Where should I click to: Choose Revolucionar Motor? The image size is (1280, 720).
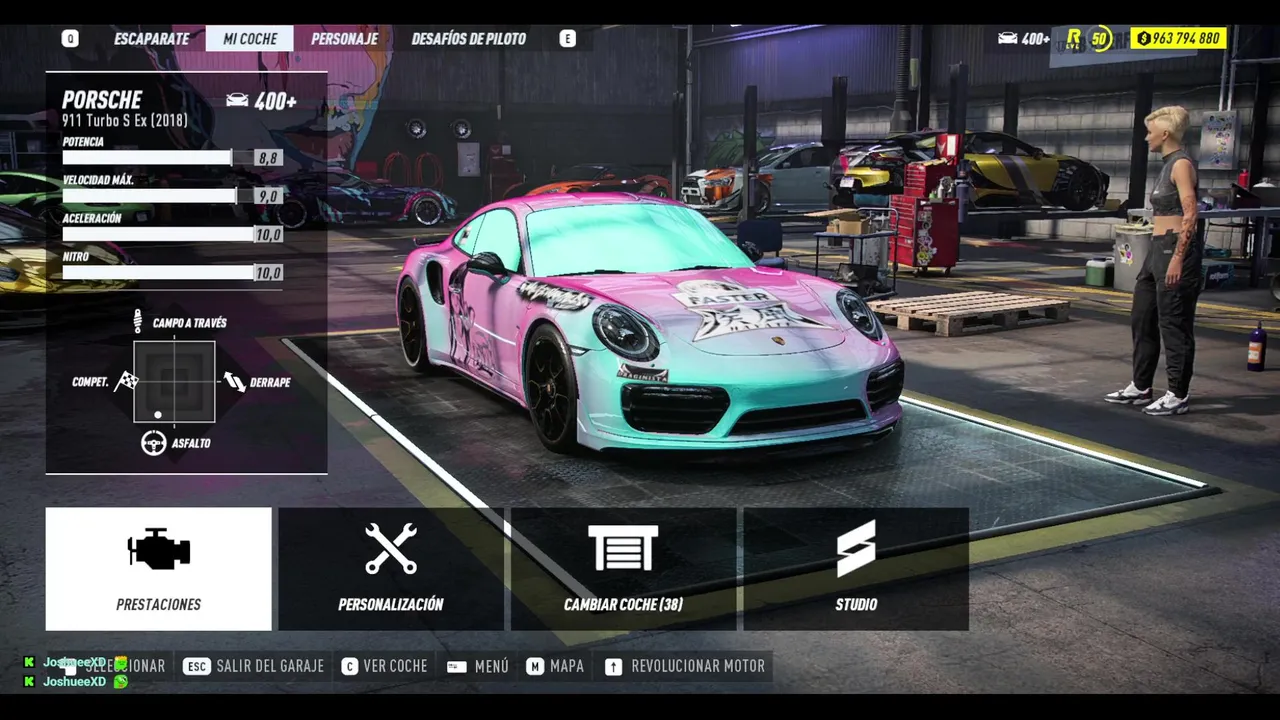(x=685, y=666)
